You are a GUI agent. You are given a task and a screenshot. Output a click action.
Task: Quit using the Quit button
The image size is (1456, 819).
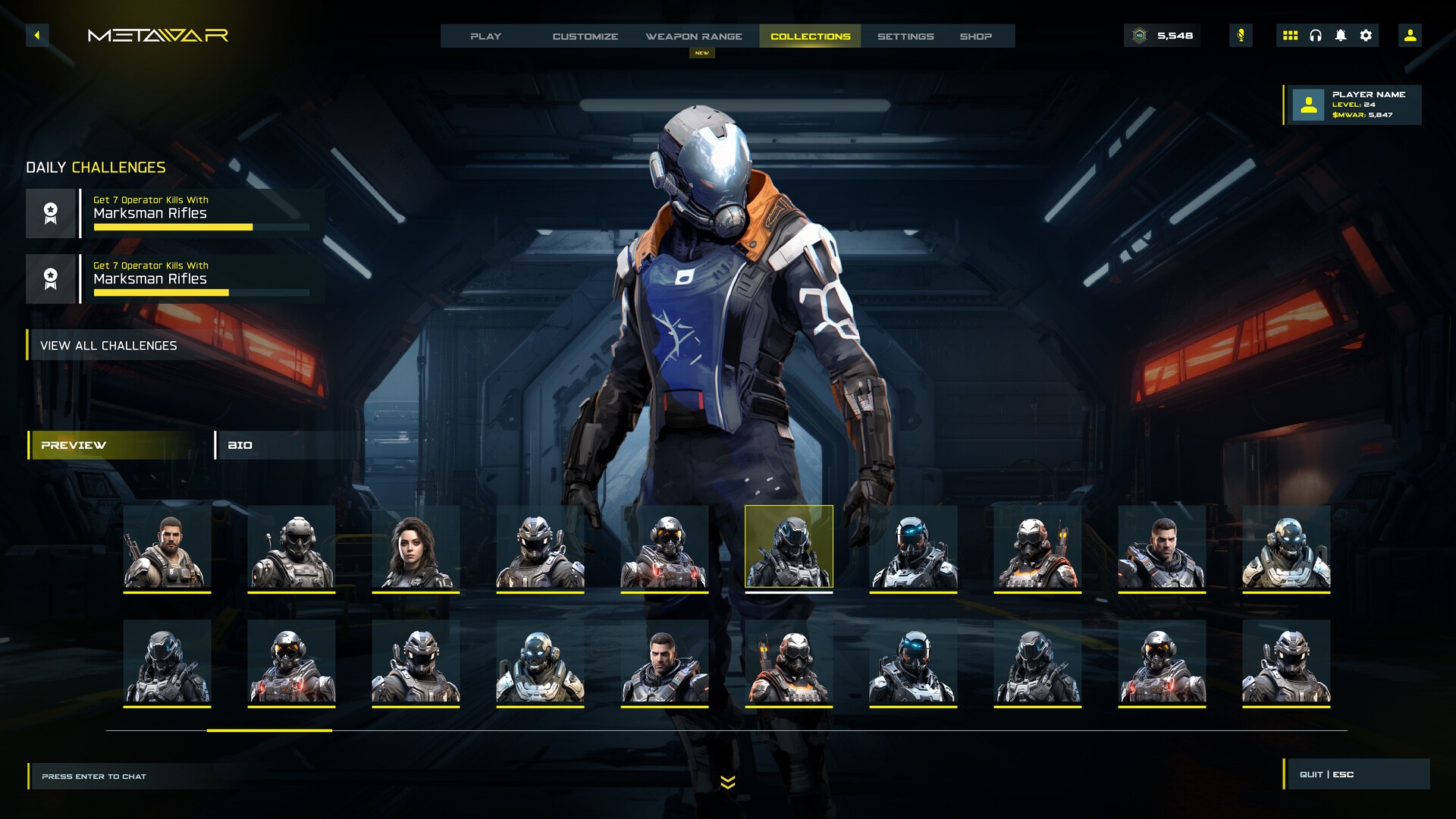click(1356, 774)
